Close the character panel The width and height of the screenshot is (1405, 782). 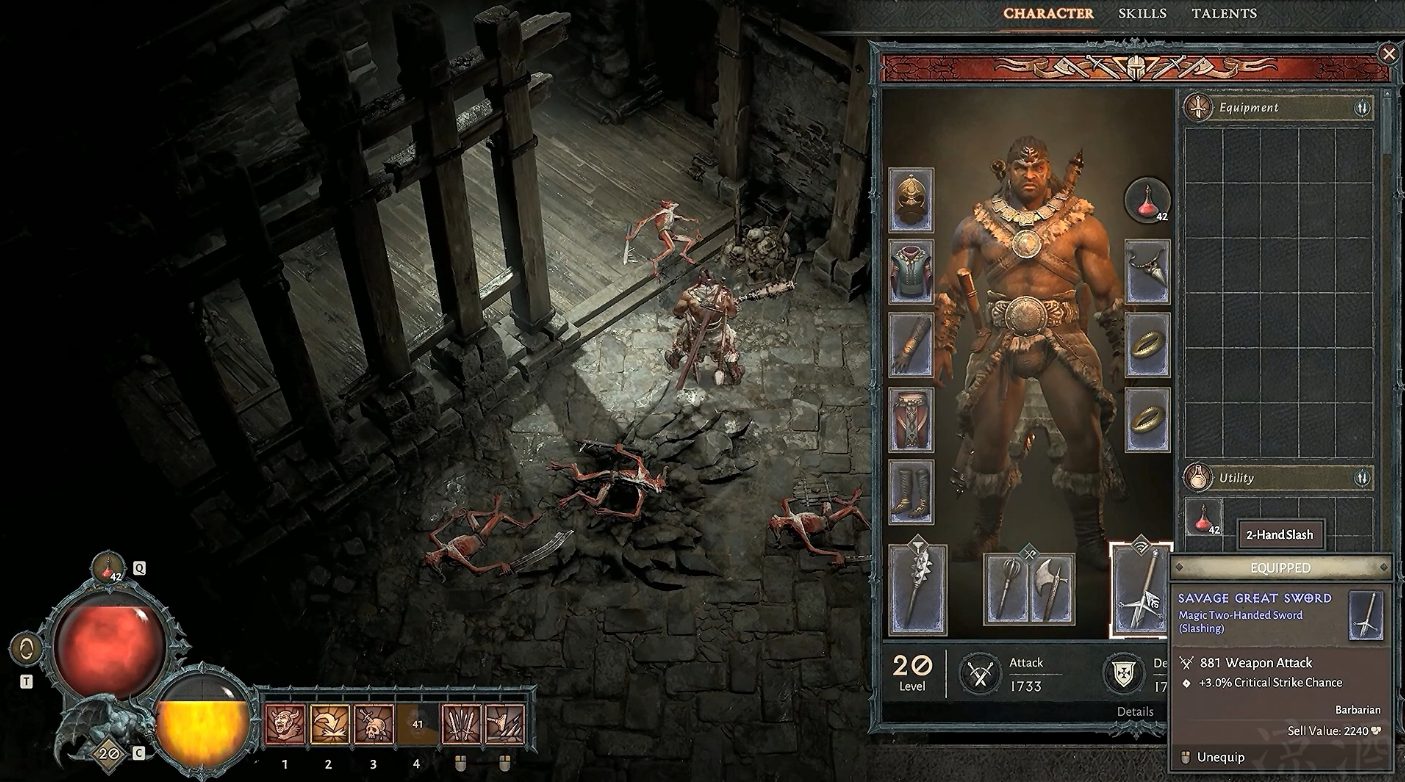[x=1388, y=54]
